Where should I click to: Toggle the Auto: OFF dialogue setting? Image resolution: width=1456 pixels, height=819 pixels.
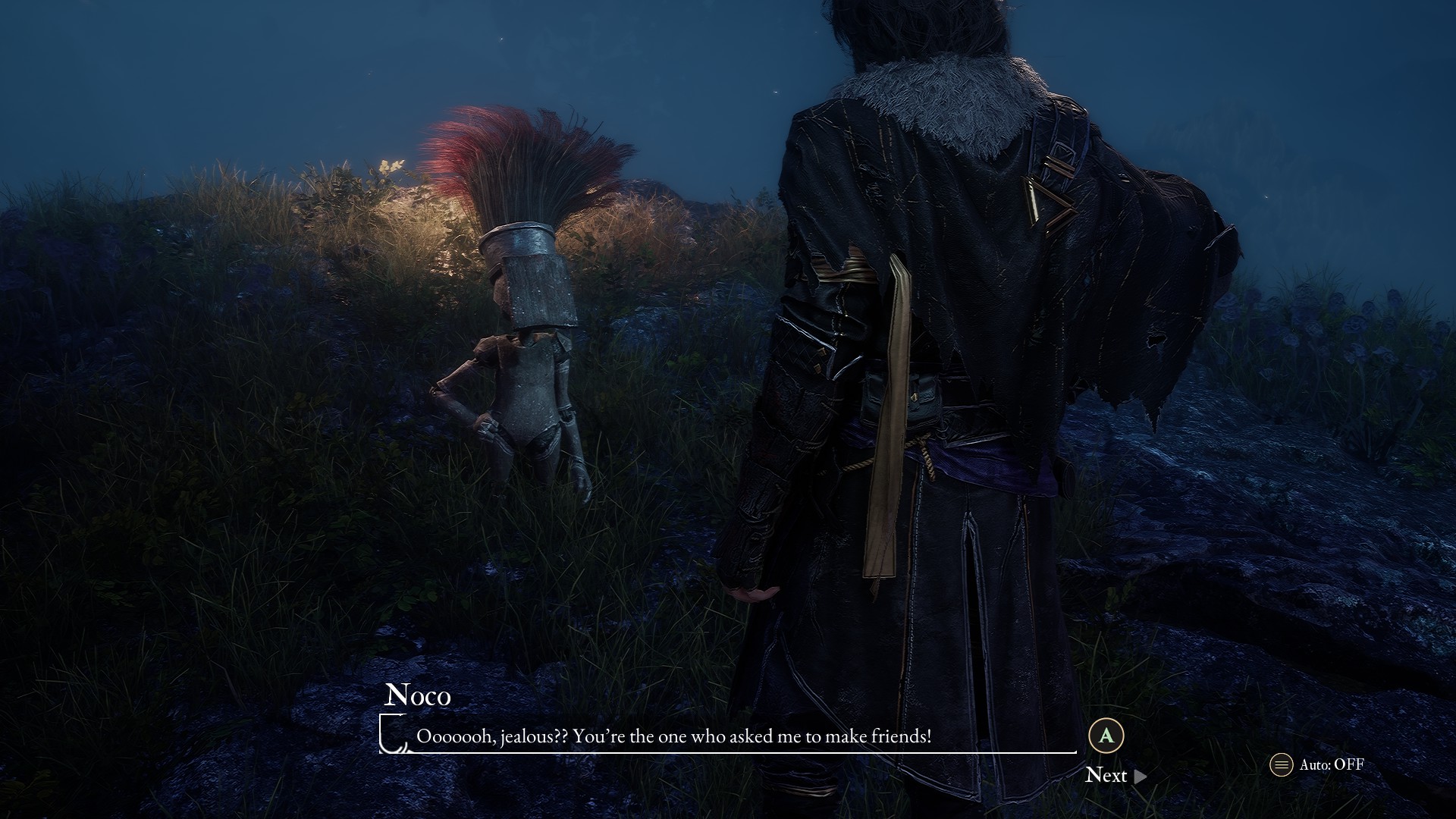[1317, 764]
